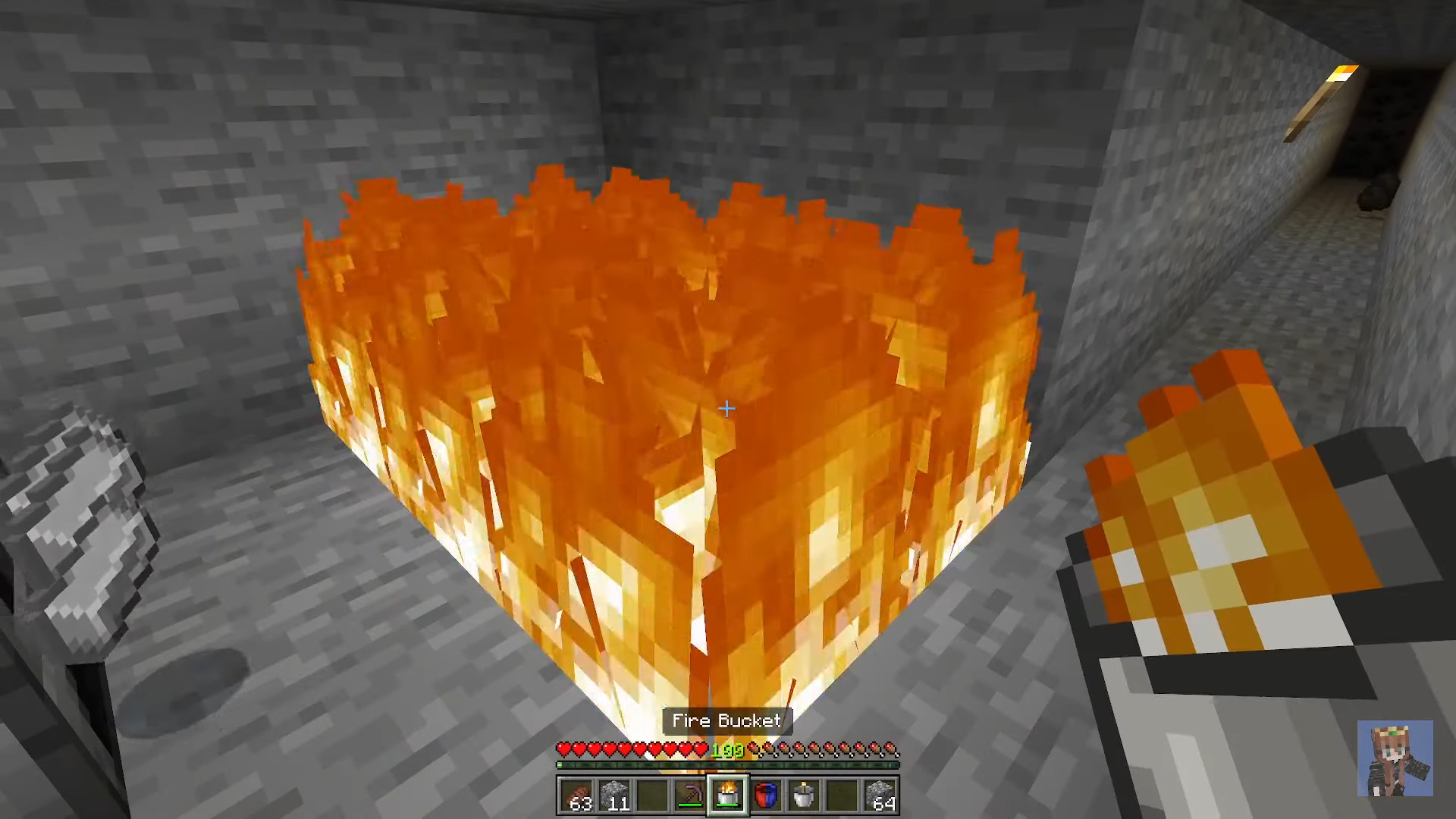
Task: Choose the pickaxe hotbar slot
Action: click(690, 795)
